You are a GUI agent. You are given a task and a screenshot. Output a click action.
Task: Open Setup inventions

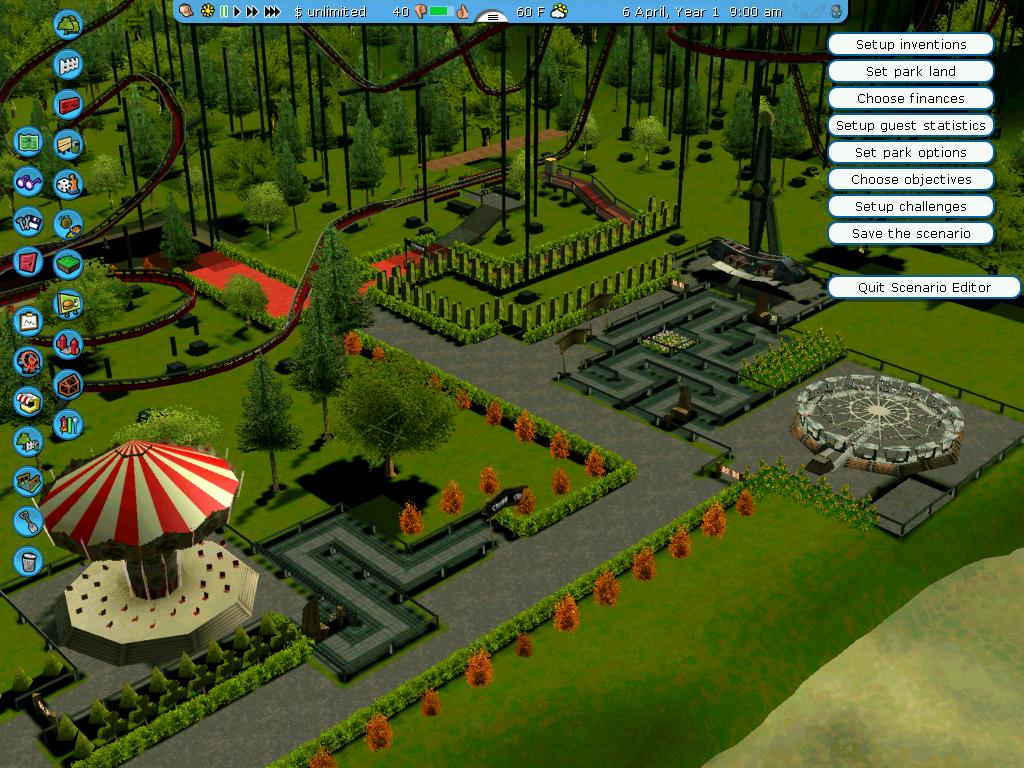click(x=910, y=44)
